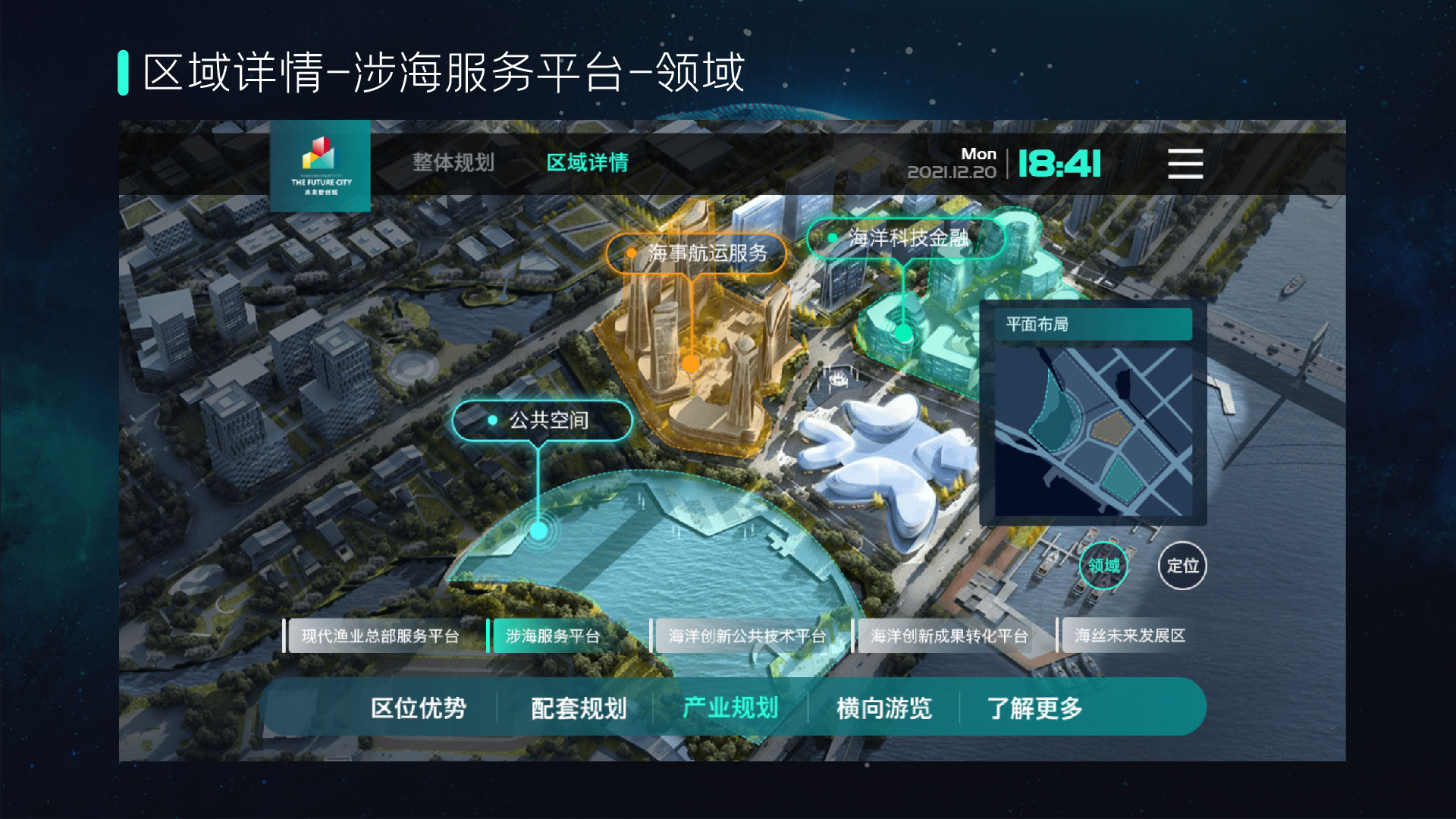Toggle the 领域 circular button
Image resolution: width=1456 pixels, height=819 pixels.
pyautogui.click(x=1105, y=566)
